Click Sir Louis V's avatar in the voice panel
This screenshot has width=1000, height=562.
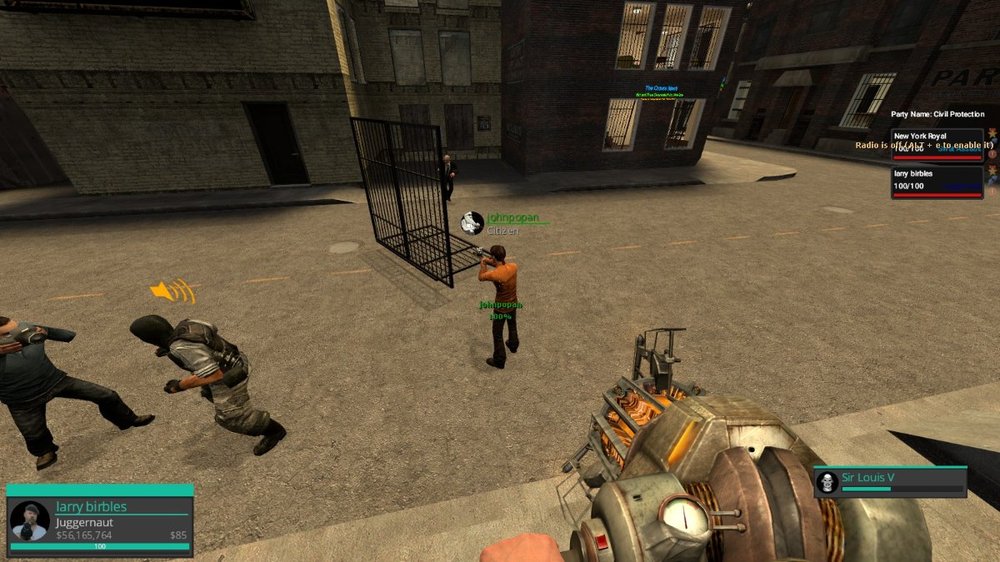[828, 482]
